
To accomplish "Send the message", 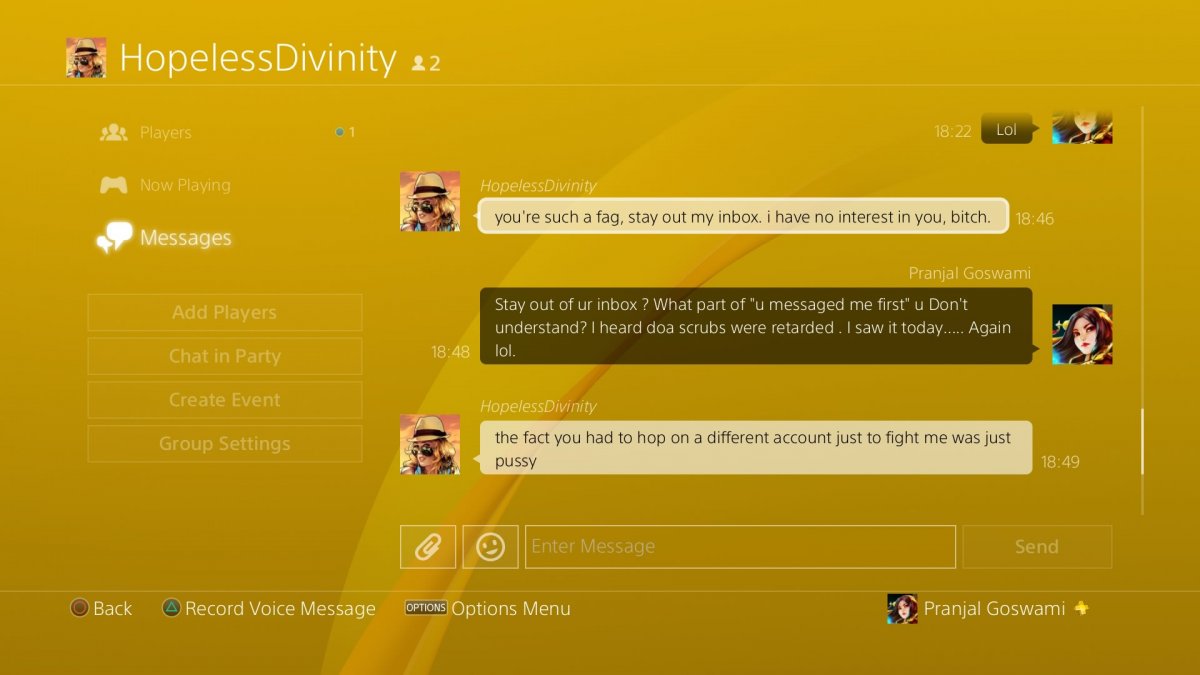I will pyautogui.click(x=1037, y=547).
